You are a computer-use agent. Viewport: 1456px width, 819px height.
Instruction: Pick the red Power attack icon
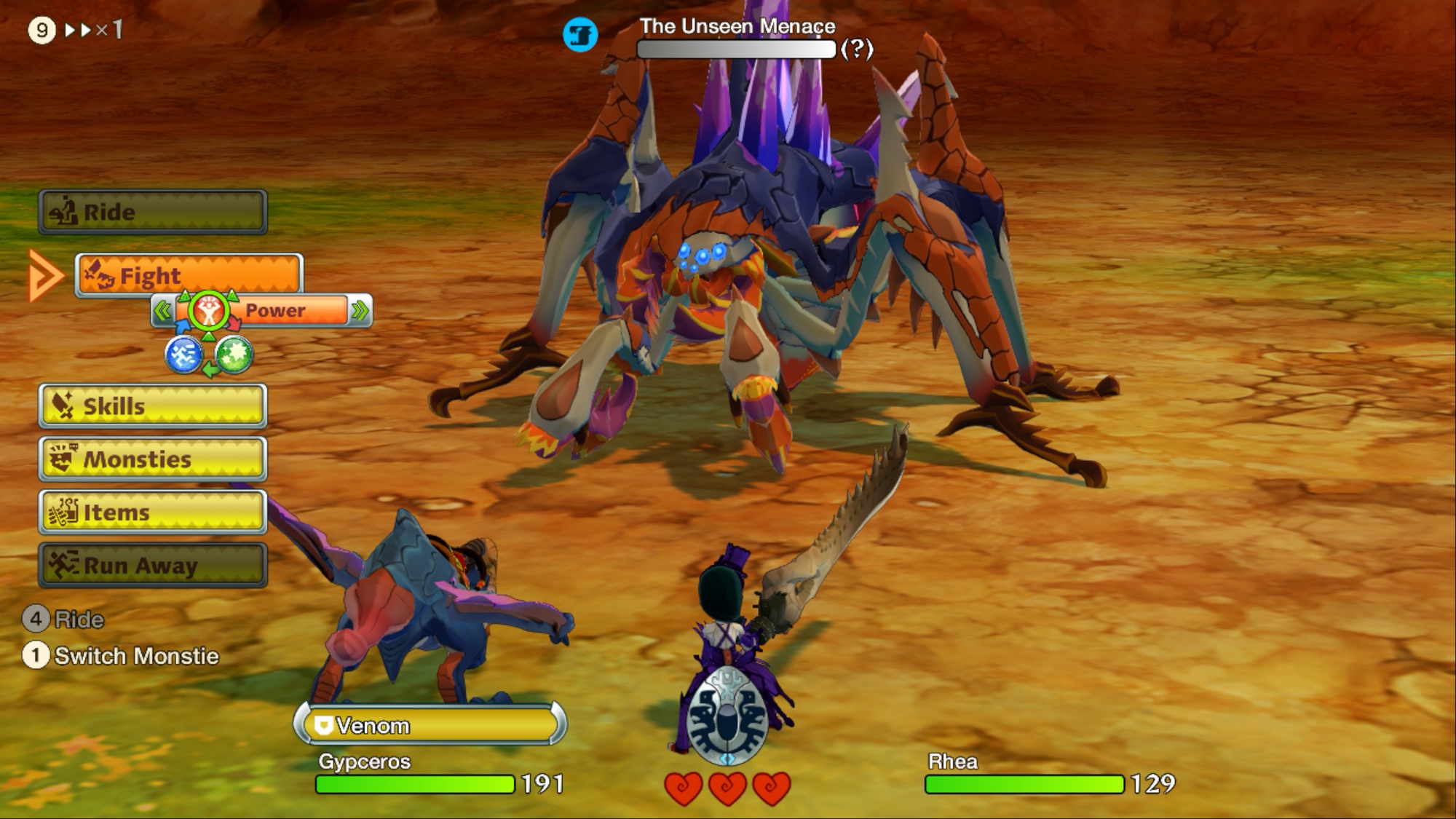(209, 312)
